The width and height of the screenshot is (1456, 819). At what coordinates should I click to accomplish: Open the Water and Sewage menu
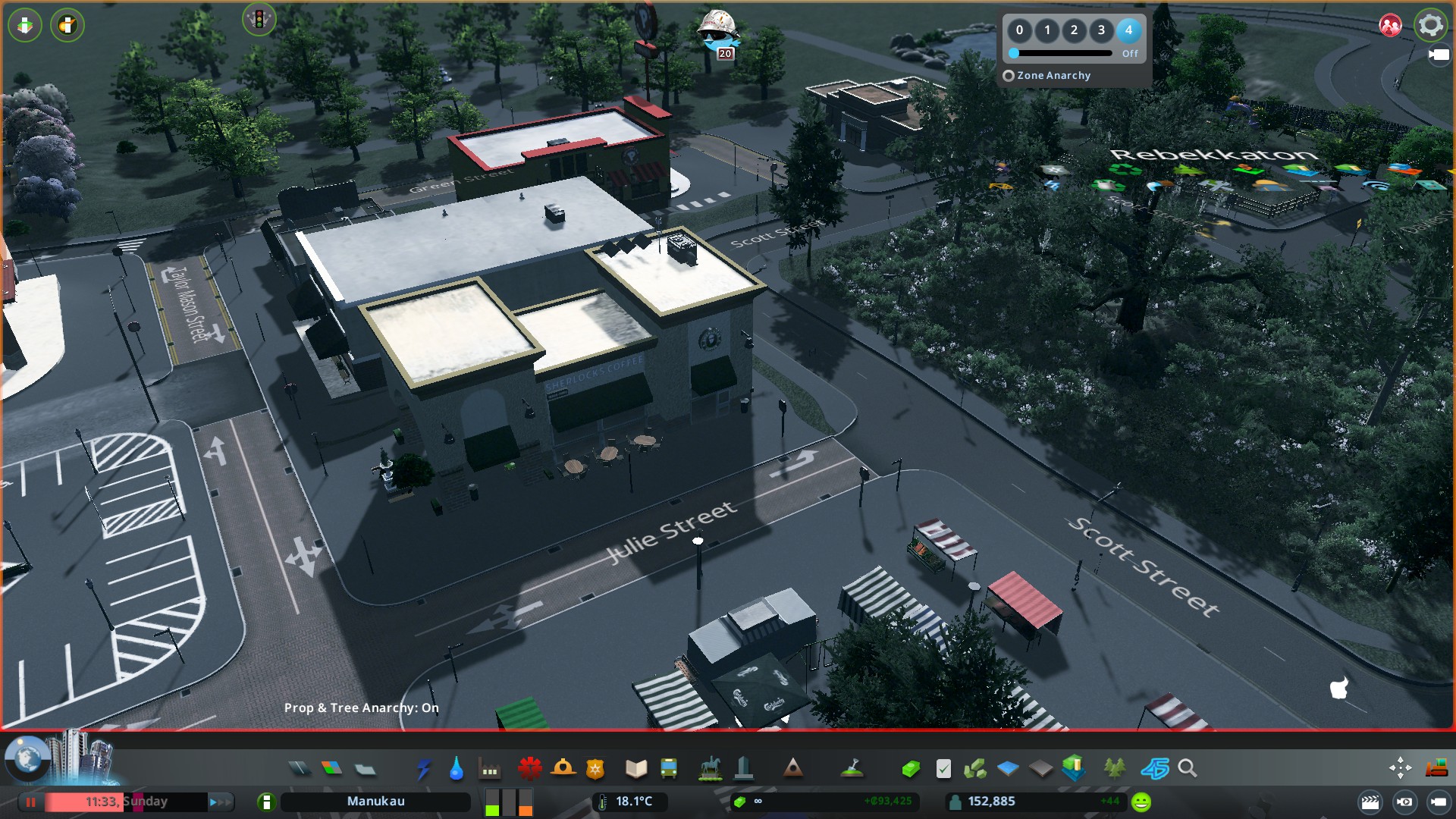click(x=456, y=769)
